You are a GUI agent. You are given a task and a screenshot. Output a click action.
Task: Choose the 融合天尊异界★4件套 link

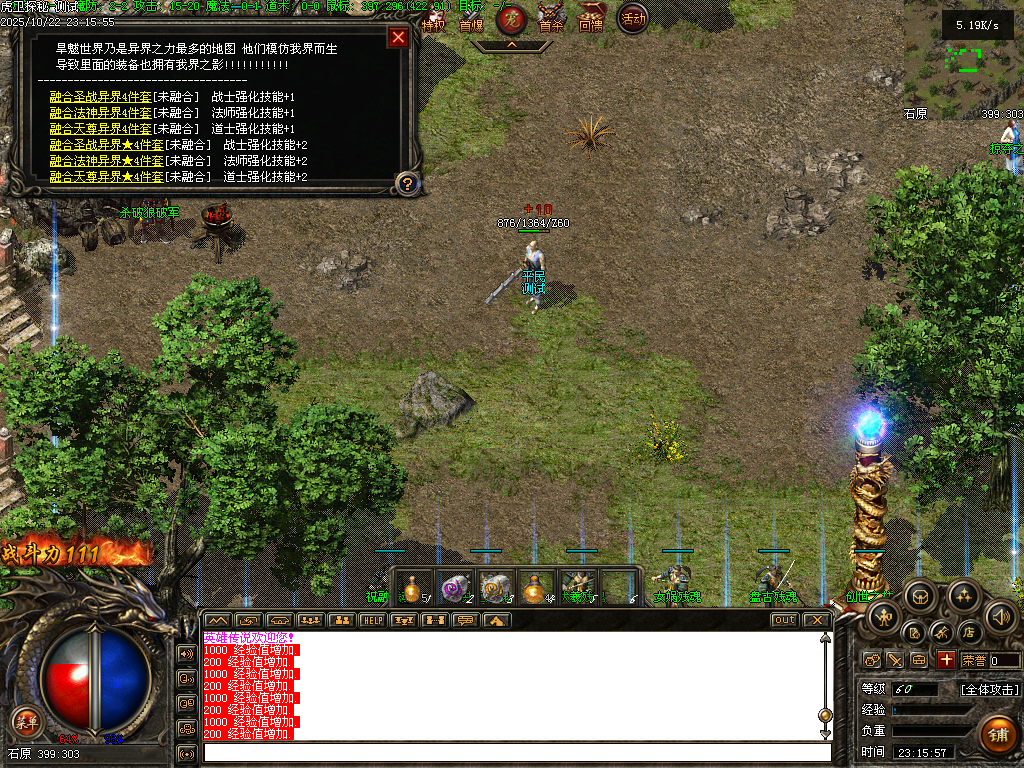(x=106, y=177)
